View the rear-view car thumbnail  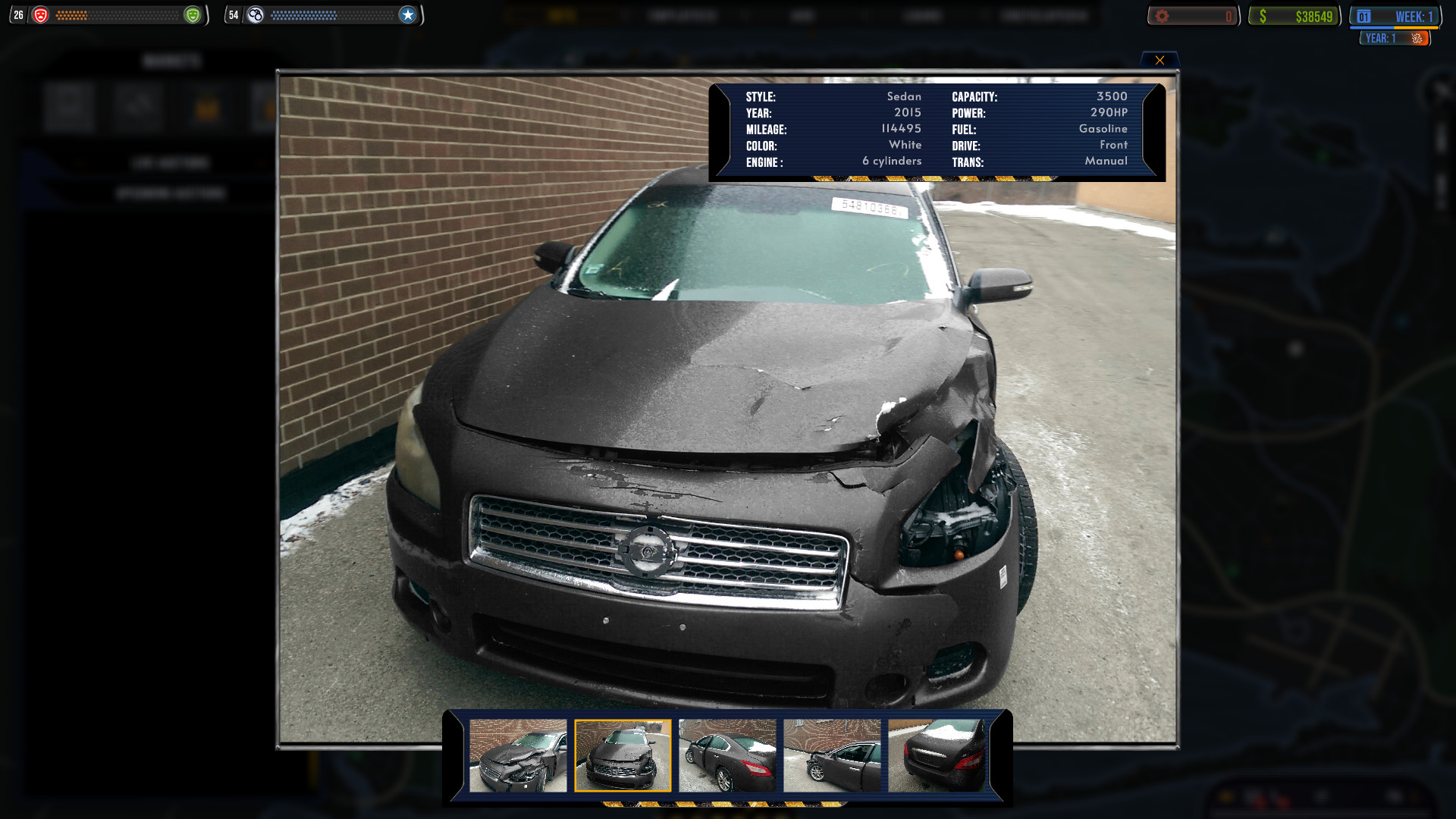[x=937, y=755]
